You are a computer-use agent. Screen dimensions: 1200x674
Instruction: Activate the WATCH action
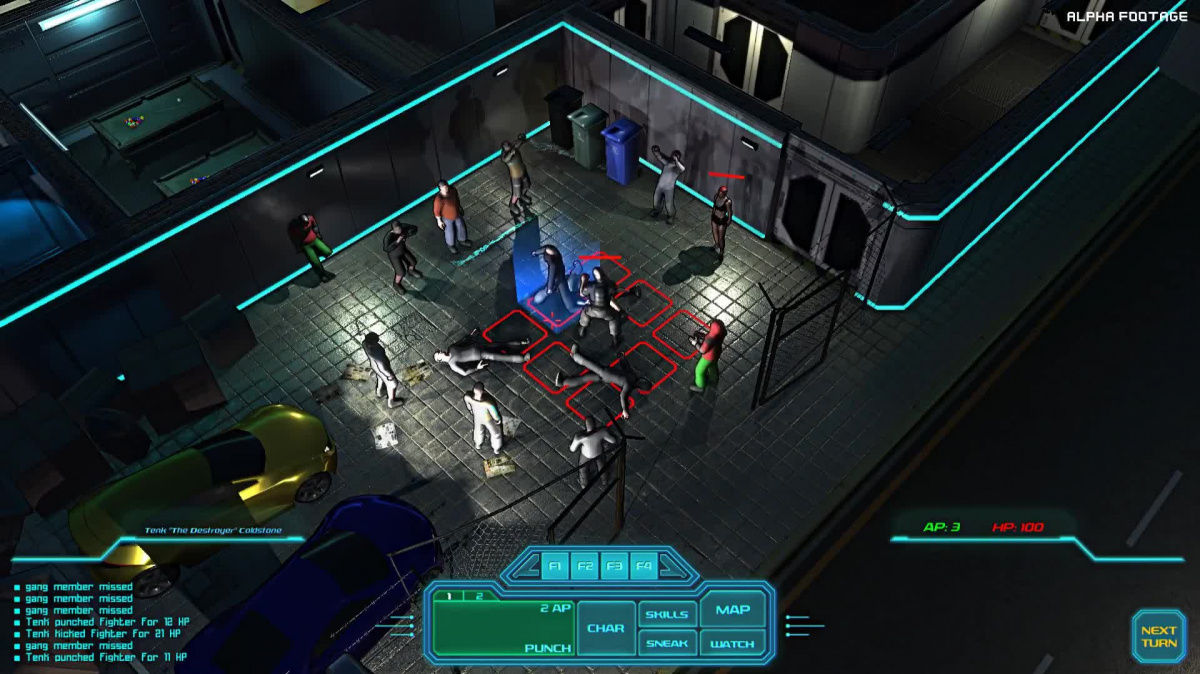click(733, 643)
